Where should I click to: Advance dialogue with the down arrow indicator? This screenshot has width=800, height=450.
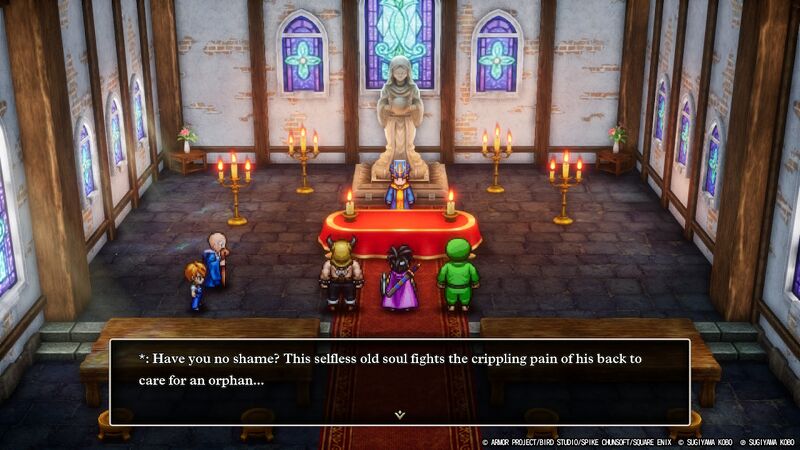pyautogui.click(x=399, y=413)
